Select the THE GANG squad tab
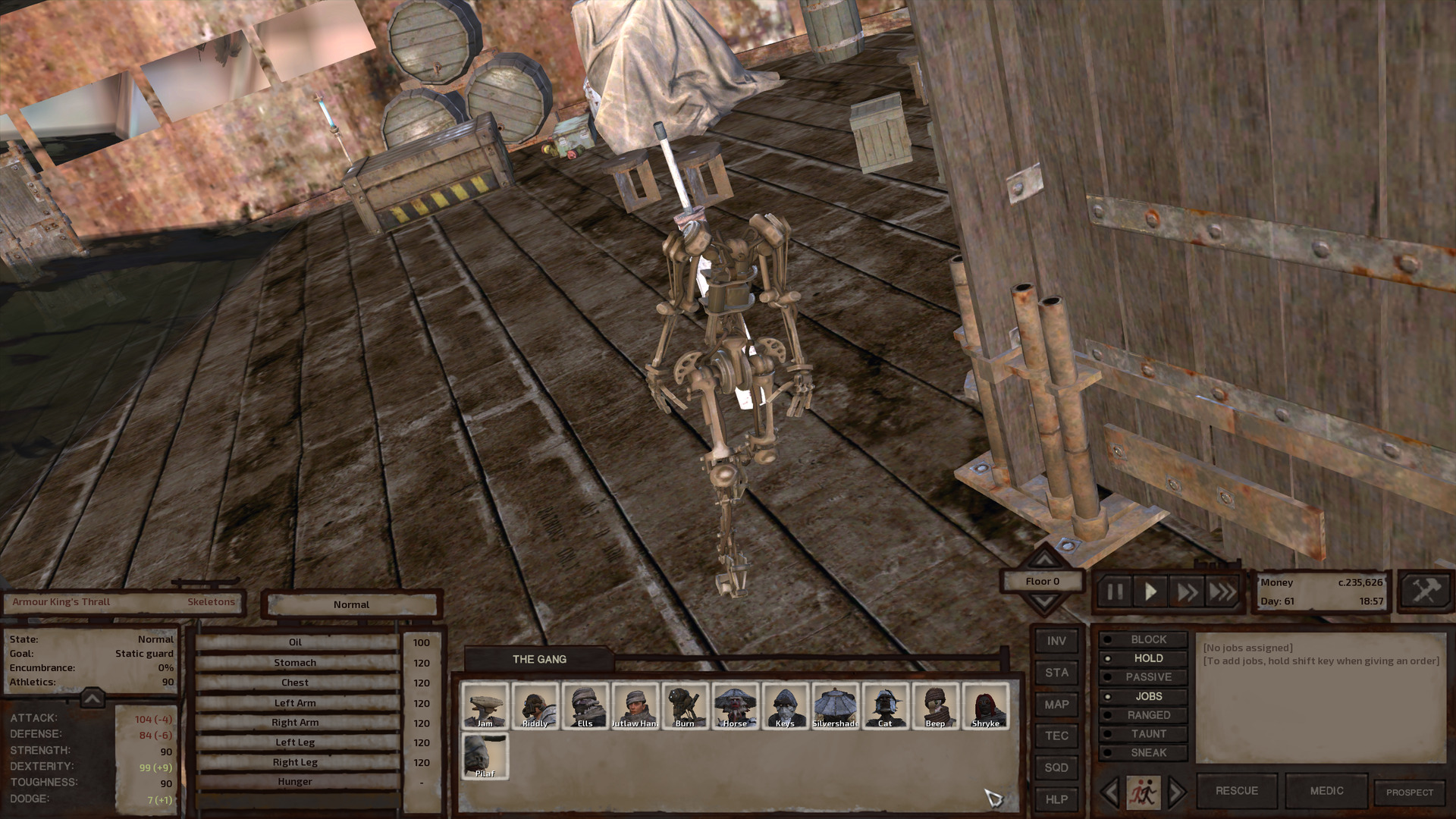The height and width of the screenshot is (819, 1456). pyautogui.click(x=540, y=659)
